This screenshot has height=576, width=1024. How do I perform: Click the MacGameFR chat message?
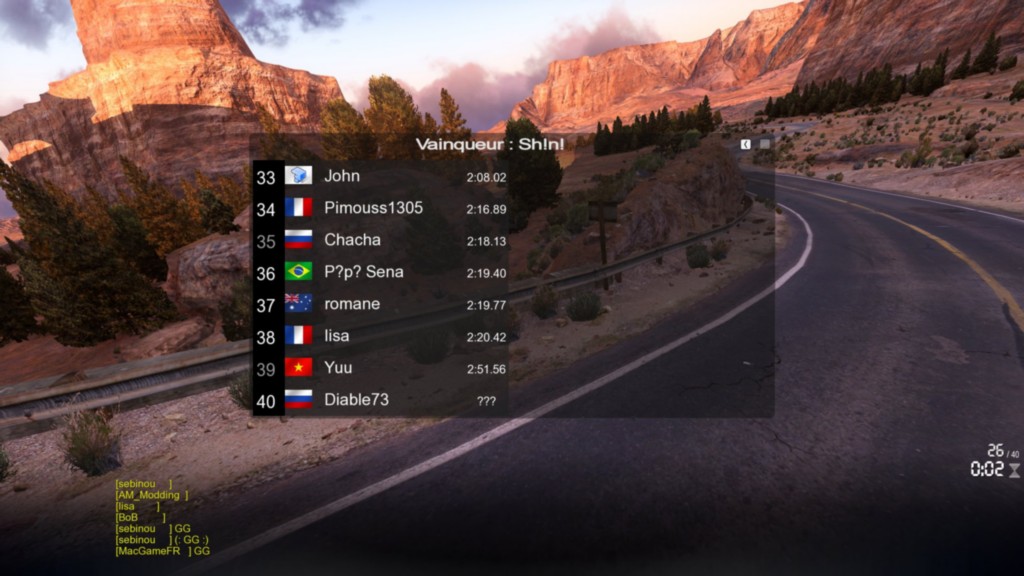162,551
